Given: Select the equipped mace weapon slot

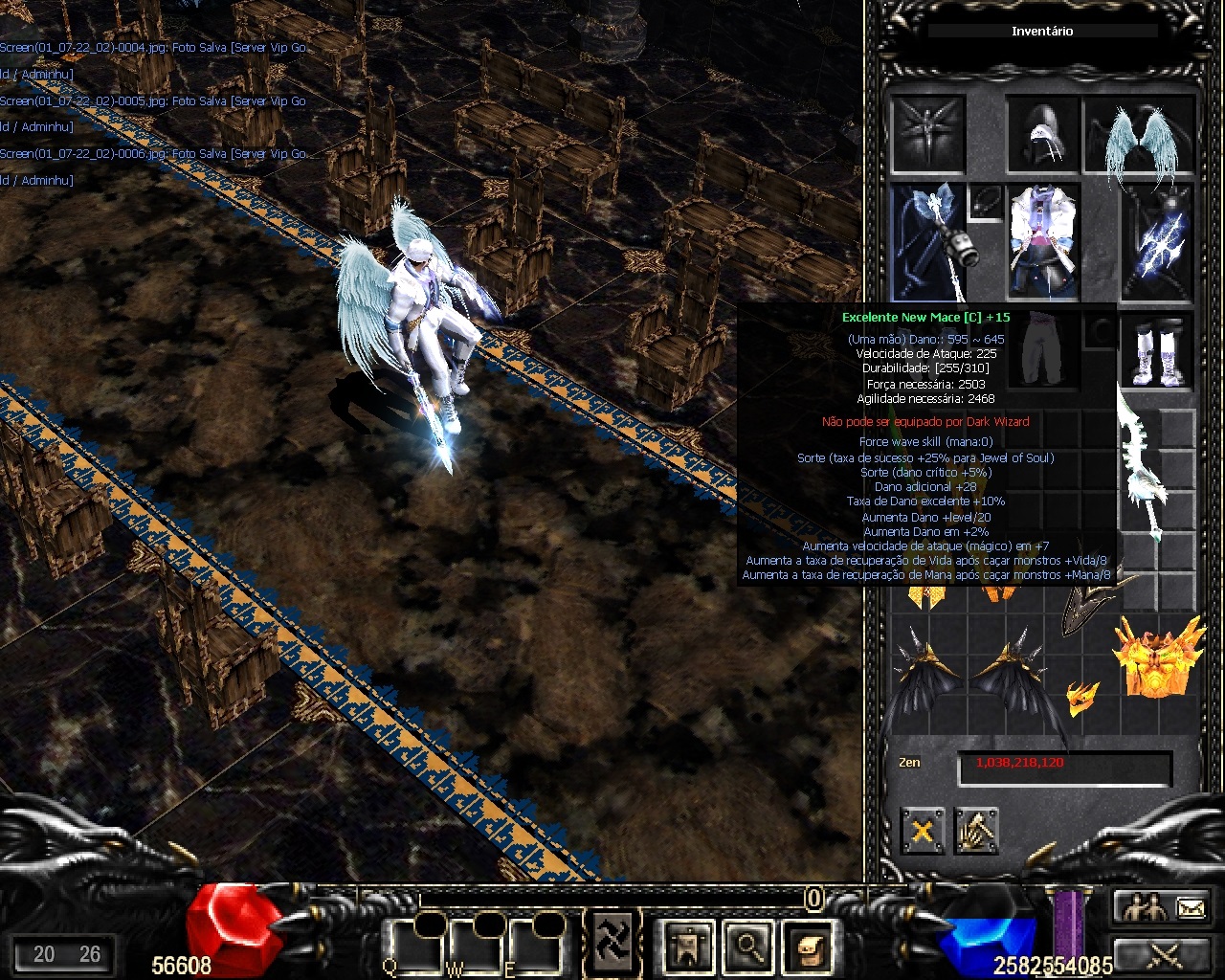Looking at the screenshot, I should tap(926, 241).
